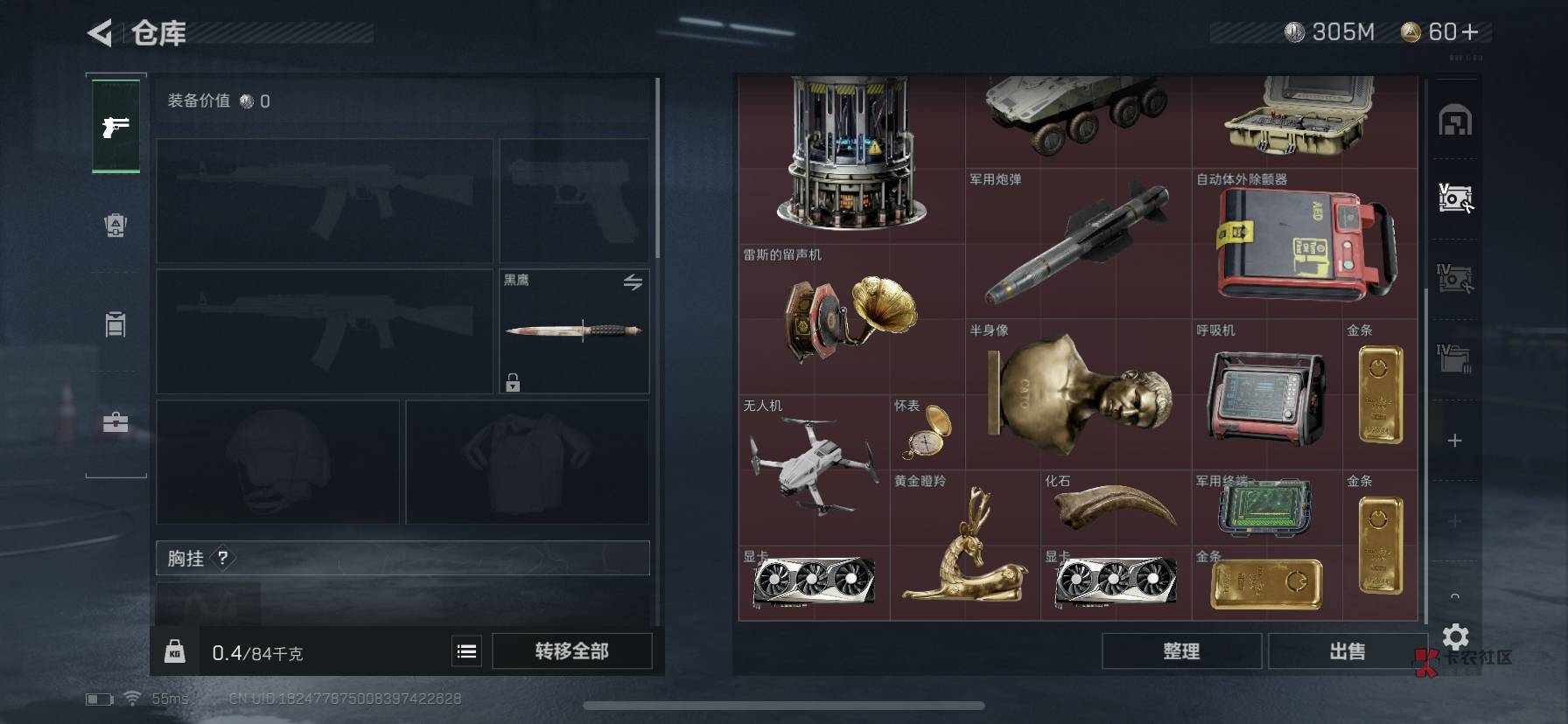Select the 黄金瞪羚 golden gazelle
The image size is (1568, 724).
(x=964, y=546)
